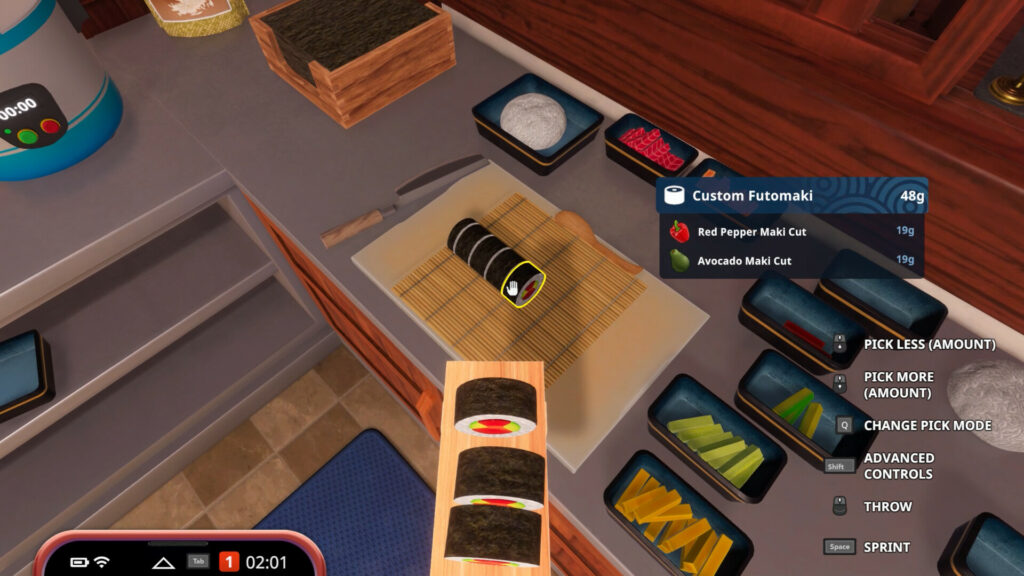Open the red notification badge on the phone
The image size is (1024, 576).
pos(228,562)
